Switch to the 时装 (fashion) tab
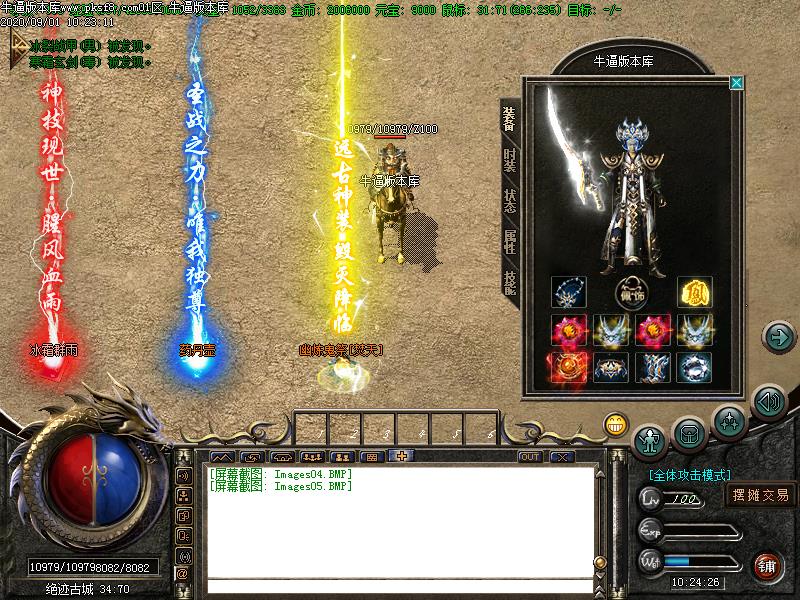Image resolution: width=800 pixels, height=600 pixels. (x=509, y=160)
